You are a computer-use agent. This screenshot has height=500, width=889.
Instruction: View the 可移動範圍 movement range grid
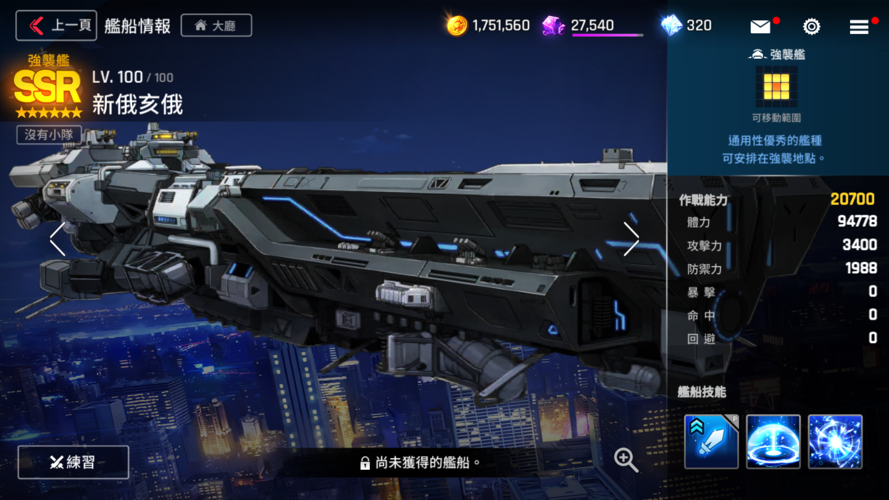(x=776, y=87)
